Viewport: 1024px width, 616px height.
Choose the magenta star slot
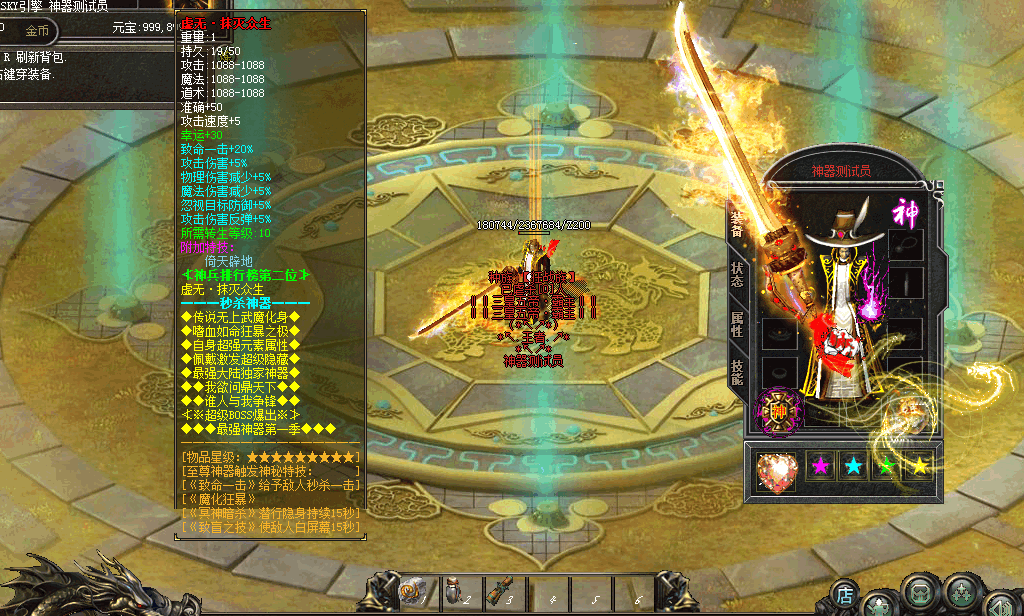pyautogui.click(x=821, y=465)
